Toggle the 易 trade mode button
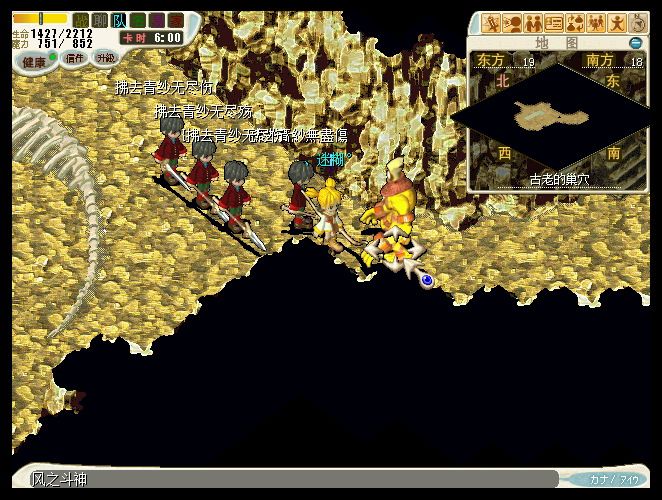Screen dimensions: 662x500 [157, 20]
